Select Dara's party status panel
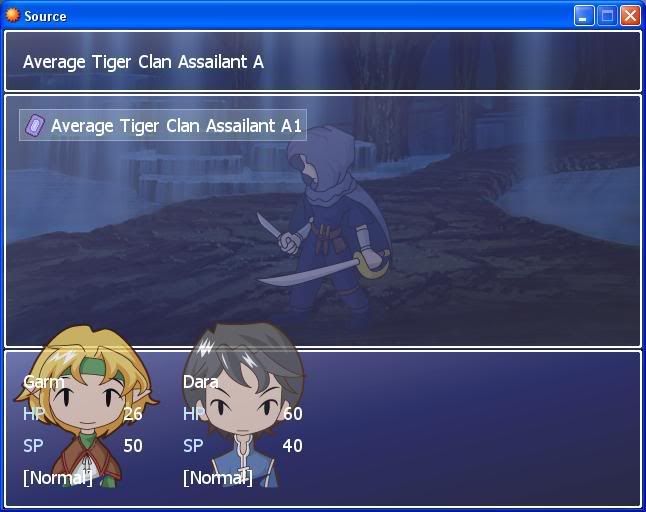This screenshot has width=646, height=512. (x=243, y=430)
